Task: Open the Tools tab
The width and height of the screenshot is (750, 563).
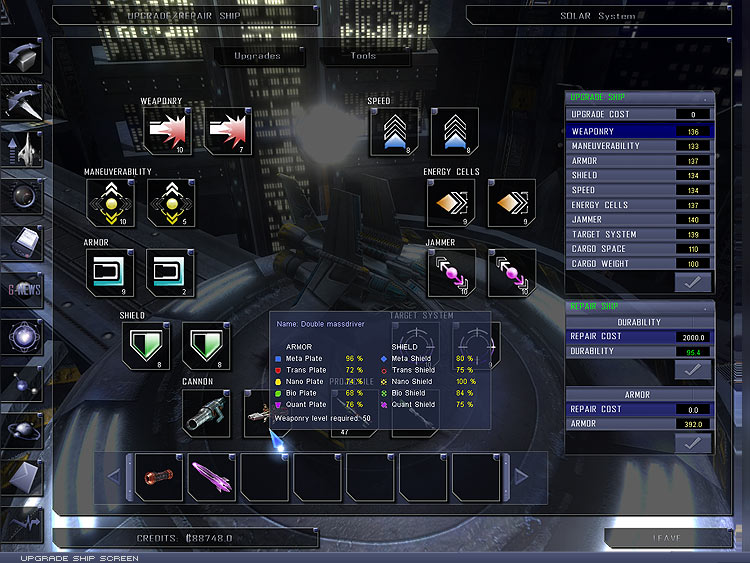Action: (363, 56)
